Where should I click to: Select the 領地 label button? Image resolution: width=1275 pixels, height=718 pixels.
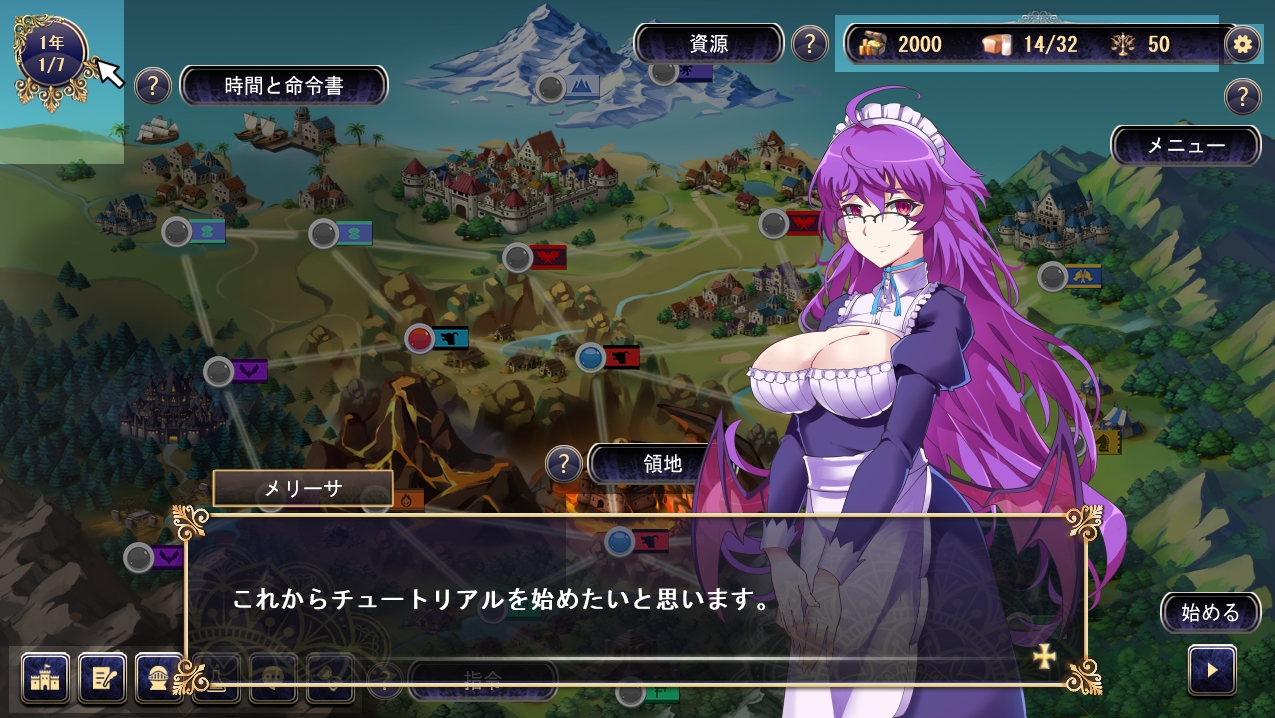(x=661, y=464)
